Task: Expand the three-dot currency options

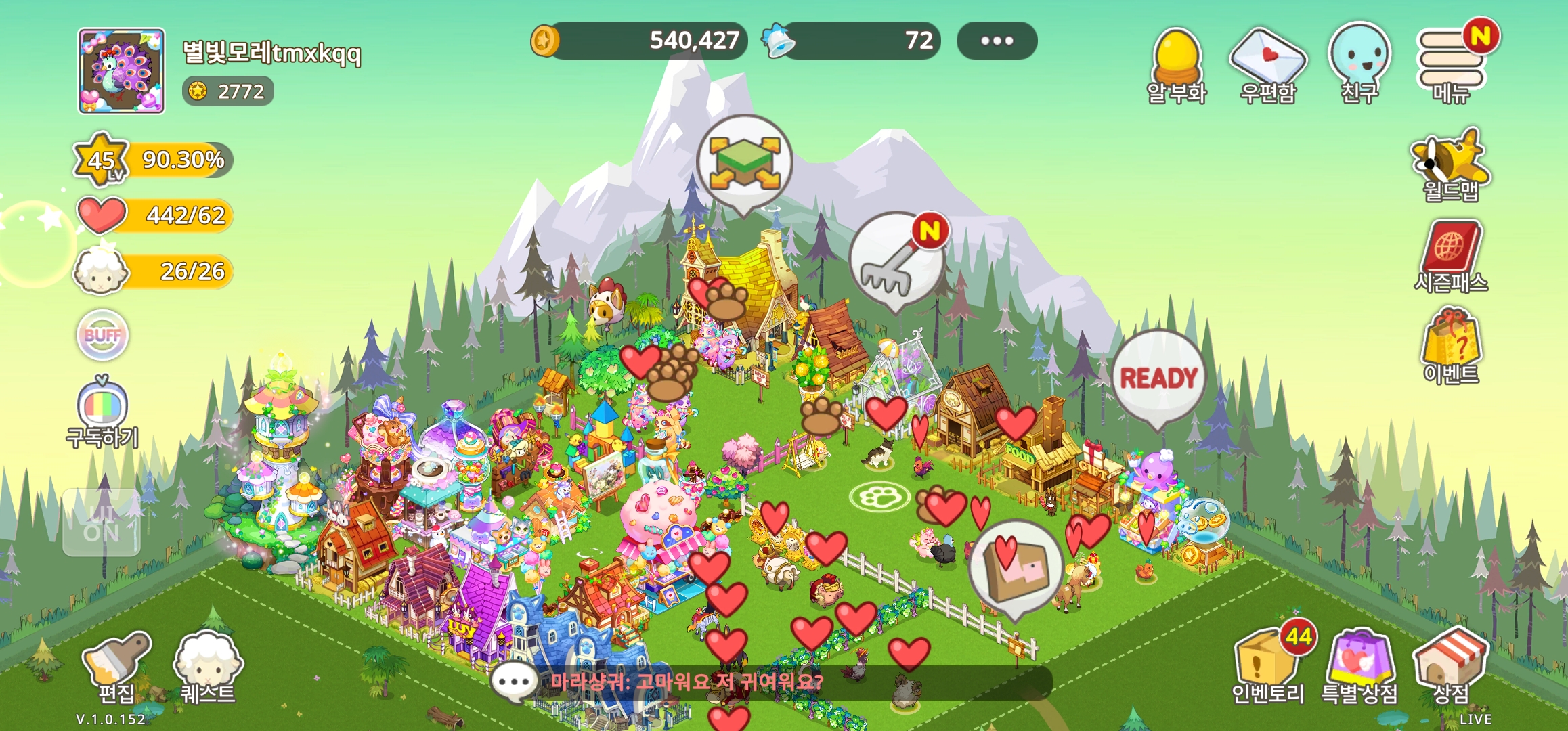Action: 997,41
